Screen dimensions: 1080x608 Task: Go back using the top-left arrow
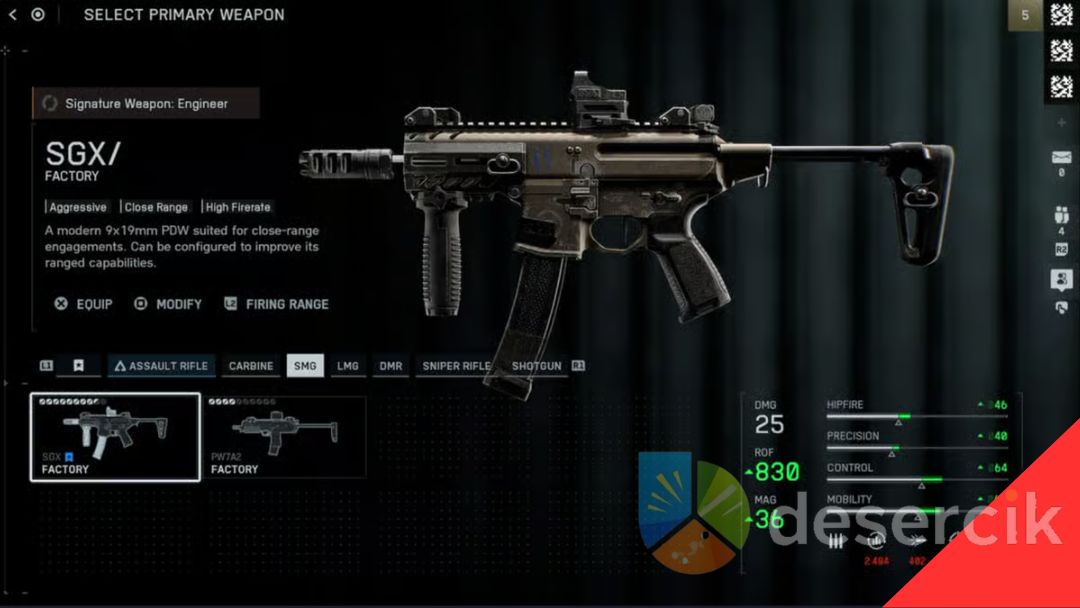[12, 15]
